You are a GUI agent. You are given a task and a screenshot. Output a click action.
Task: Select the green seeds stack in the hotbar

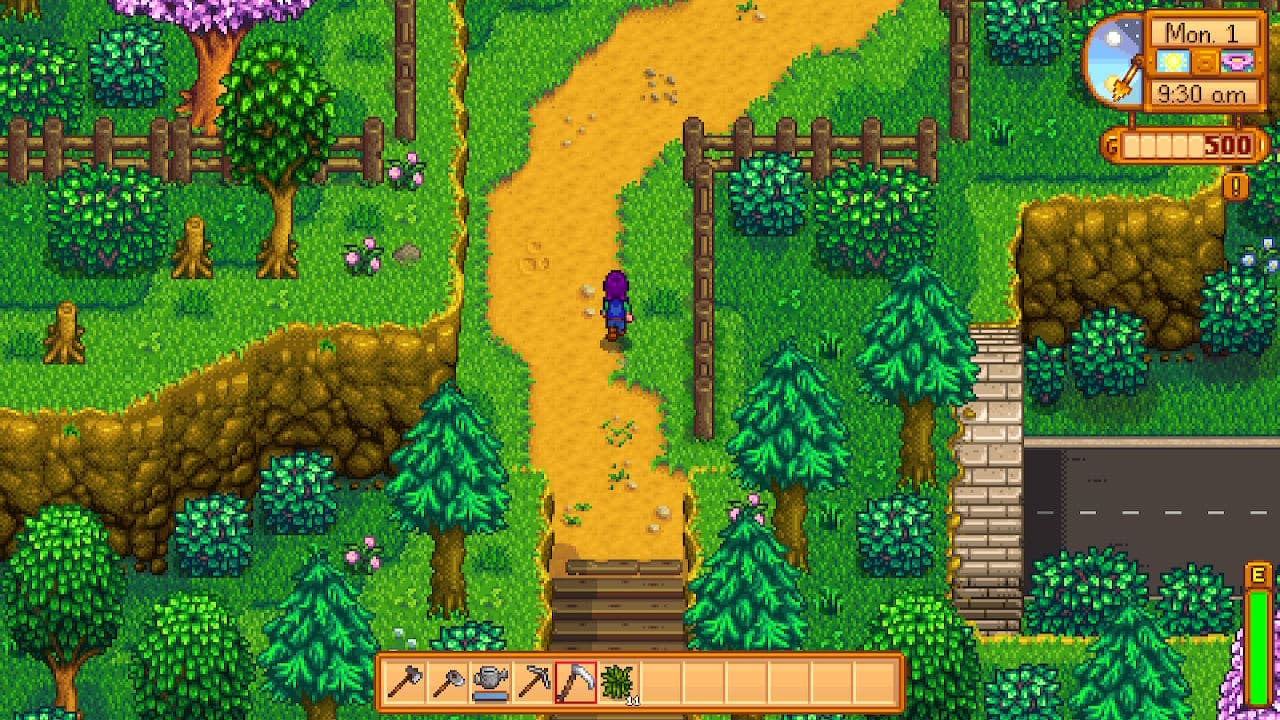(618, 682)
